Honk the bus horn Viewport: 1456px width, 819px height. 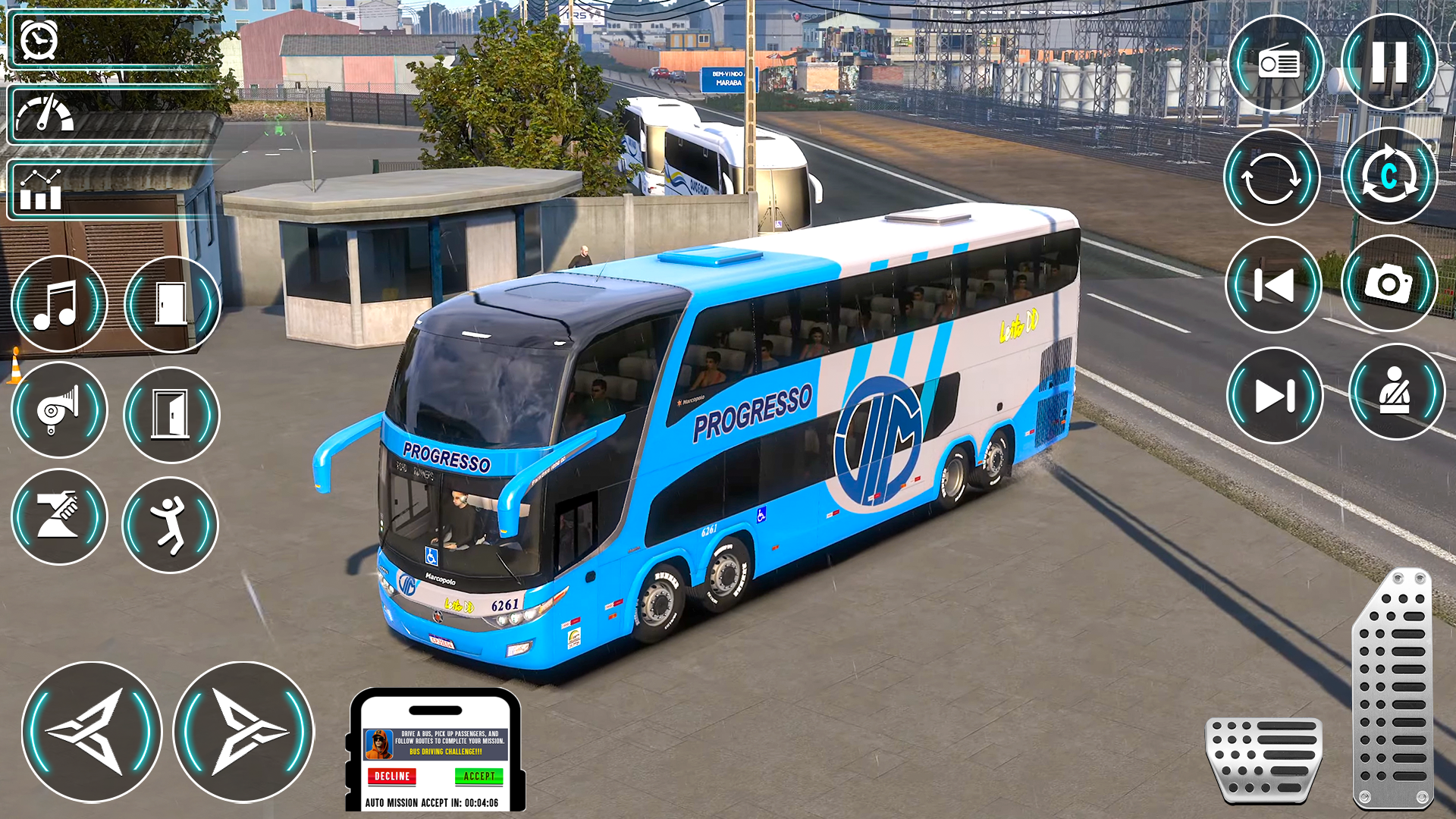coord(60,409)
